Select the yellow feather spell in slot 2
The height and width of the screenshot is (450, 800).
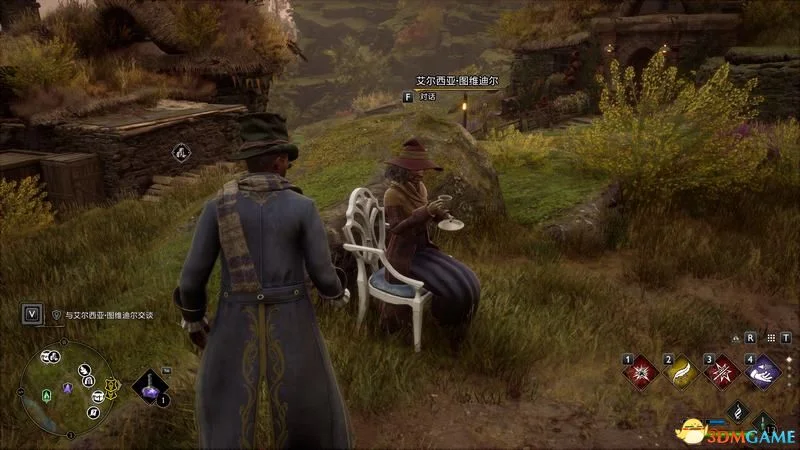pyautogui.click(x=682, y=373)
